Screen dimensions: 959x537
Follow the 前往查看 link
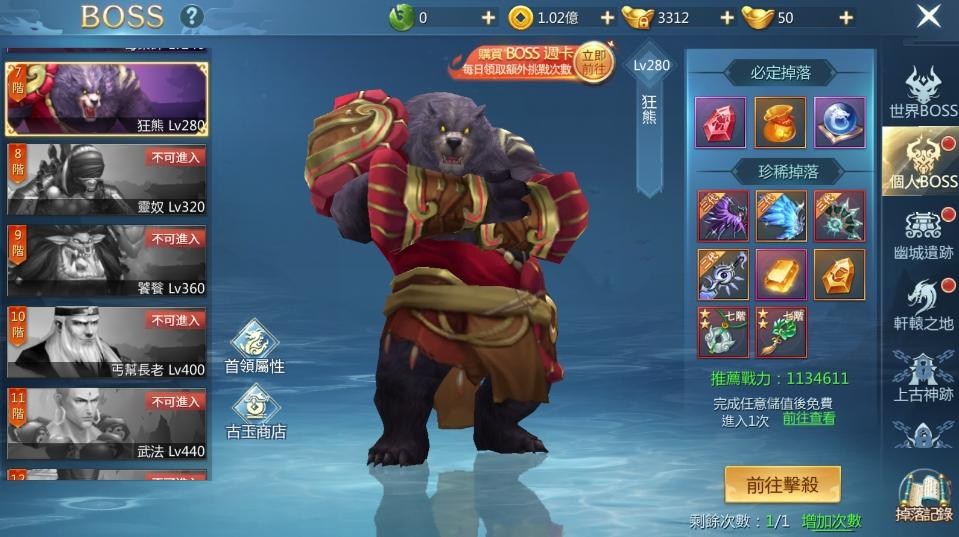coord(809,418)
